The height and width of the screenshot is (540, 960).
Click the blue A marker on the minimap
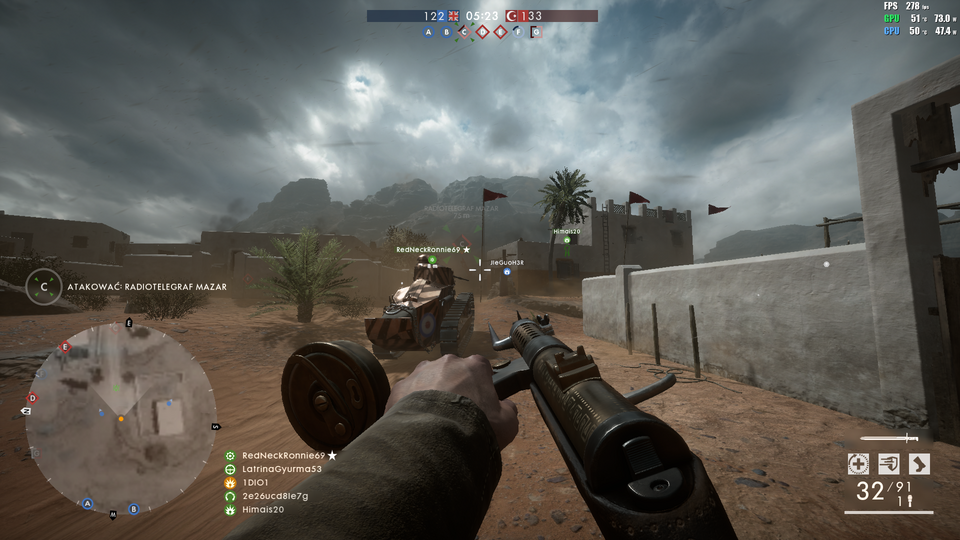88,503
